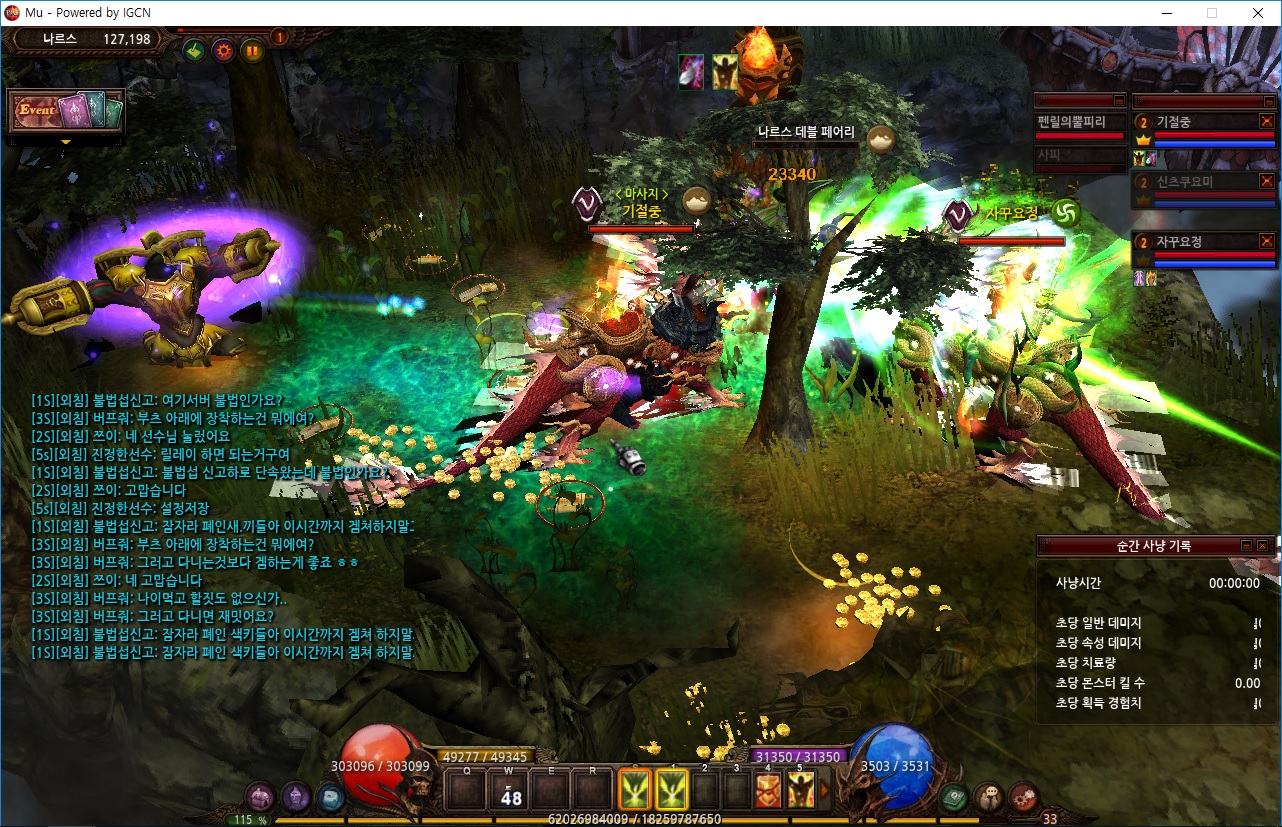Maximize the Mu game window
Image resolution: width=1282 pixels, height=827 pixels.
pyautogui.click(x=1212, y=13)
